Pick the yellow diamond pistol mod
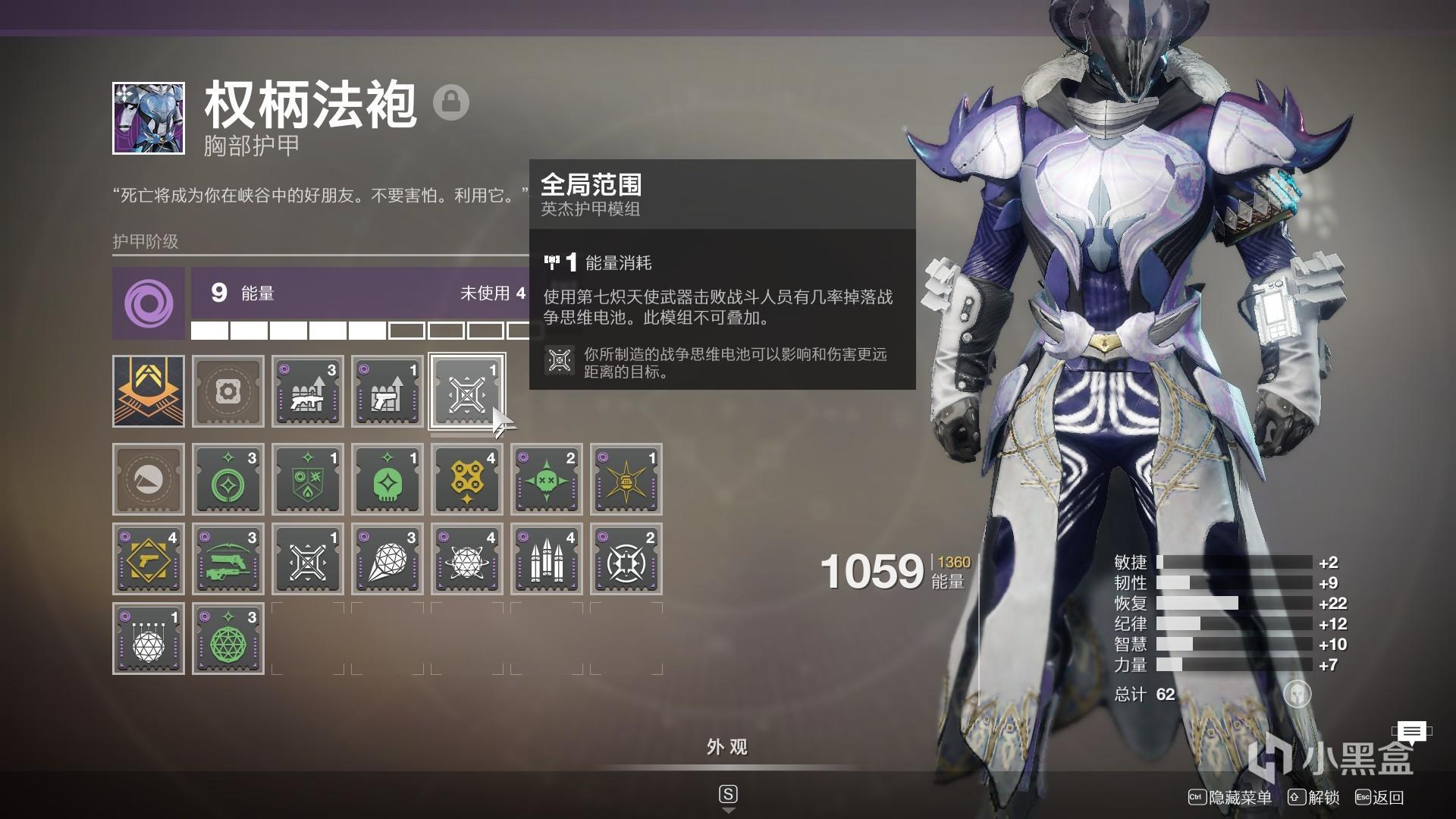The height and width of the screenshot is (819, 1456). [149, 559]
